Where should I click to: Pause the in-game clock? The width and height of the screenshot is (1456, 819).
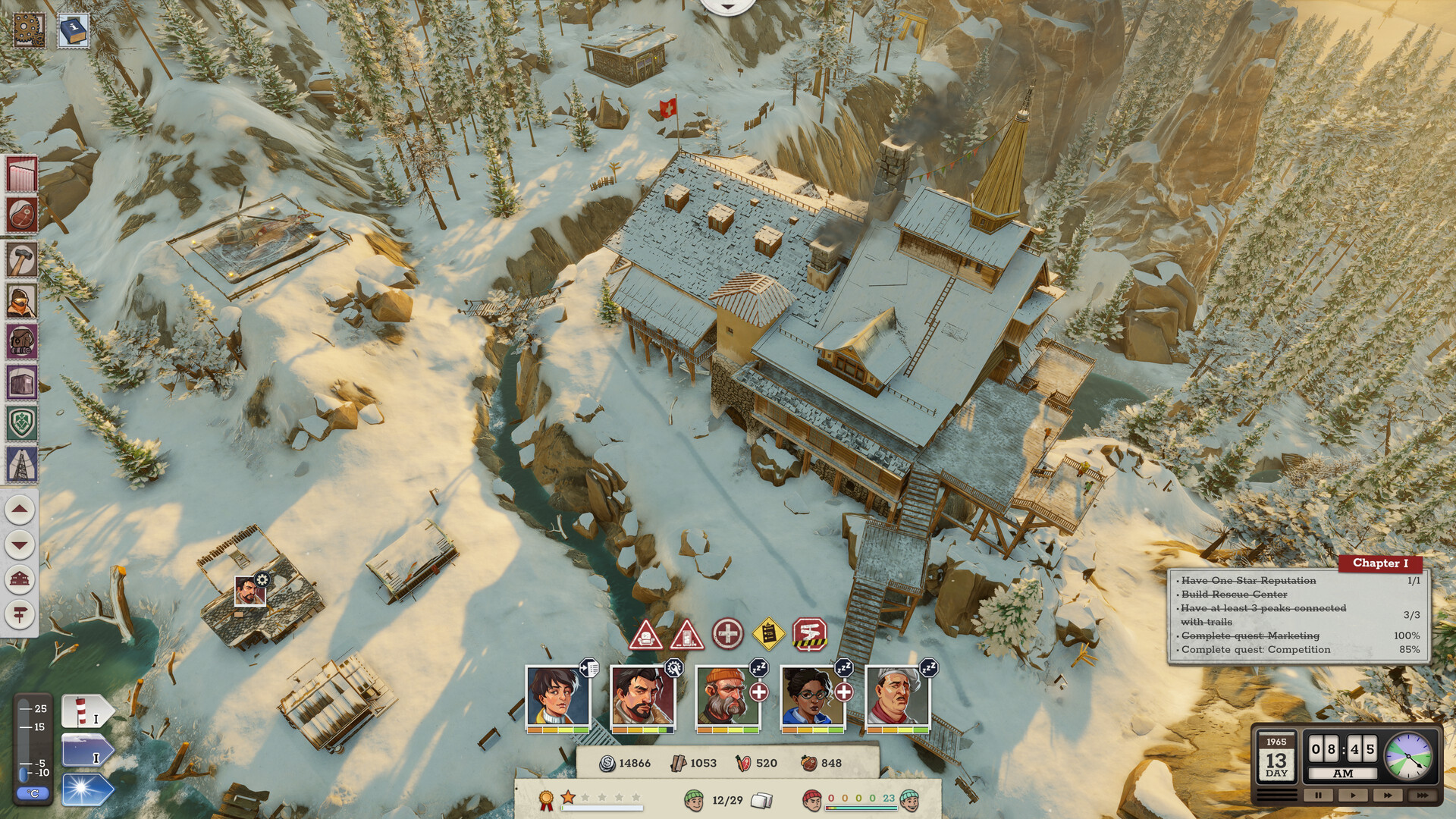(x=1318, y=795)
